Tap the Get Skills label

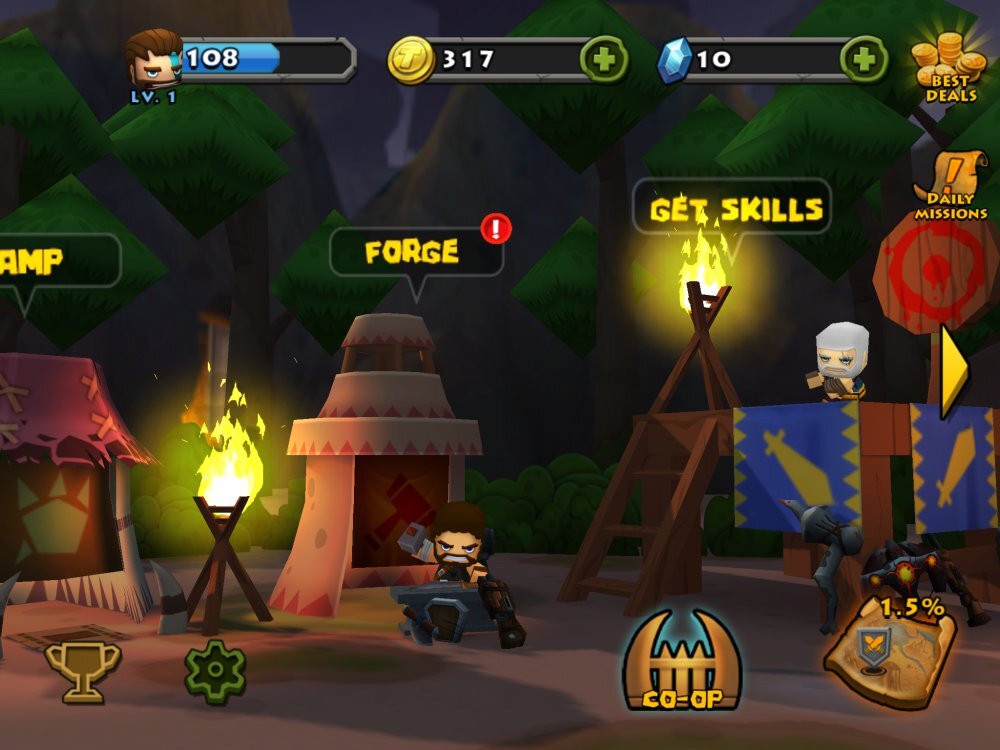[736, 209]
